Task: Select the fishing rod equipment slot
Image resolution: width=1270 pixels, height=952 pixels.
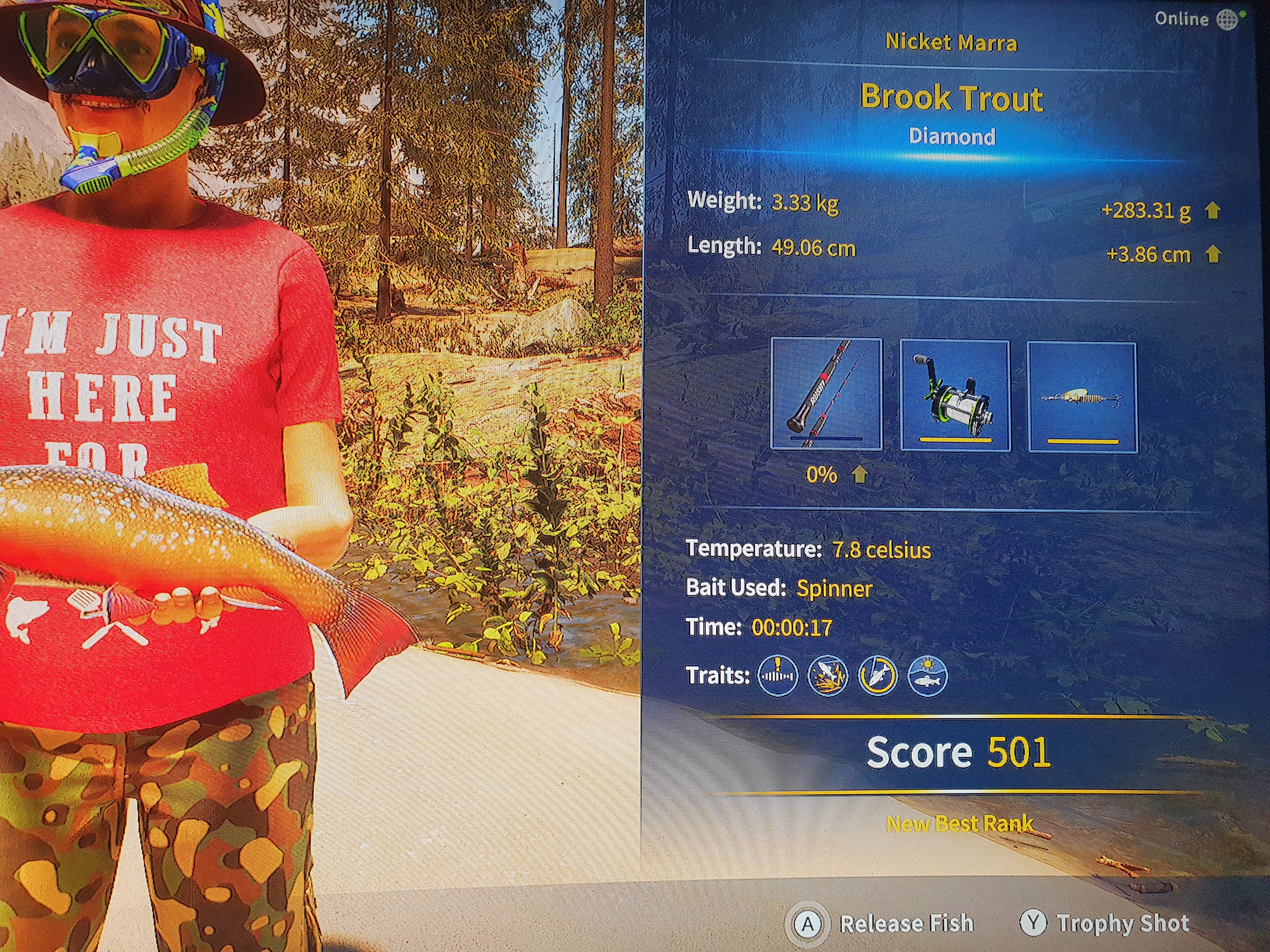Action: [x=826, y=394]
